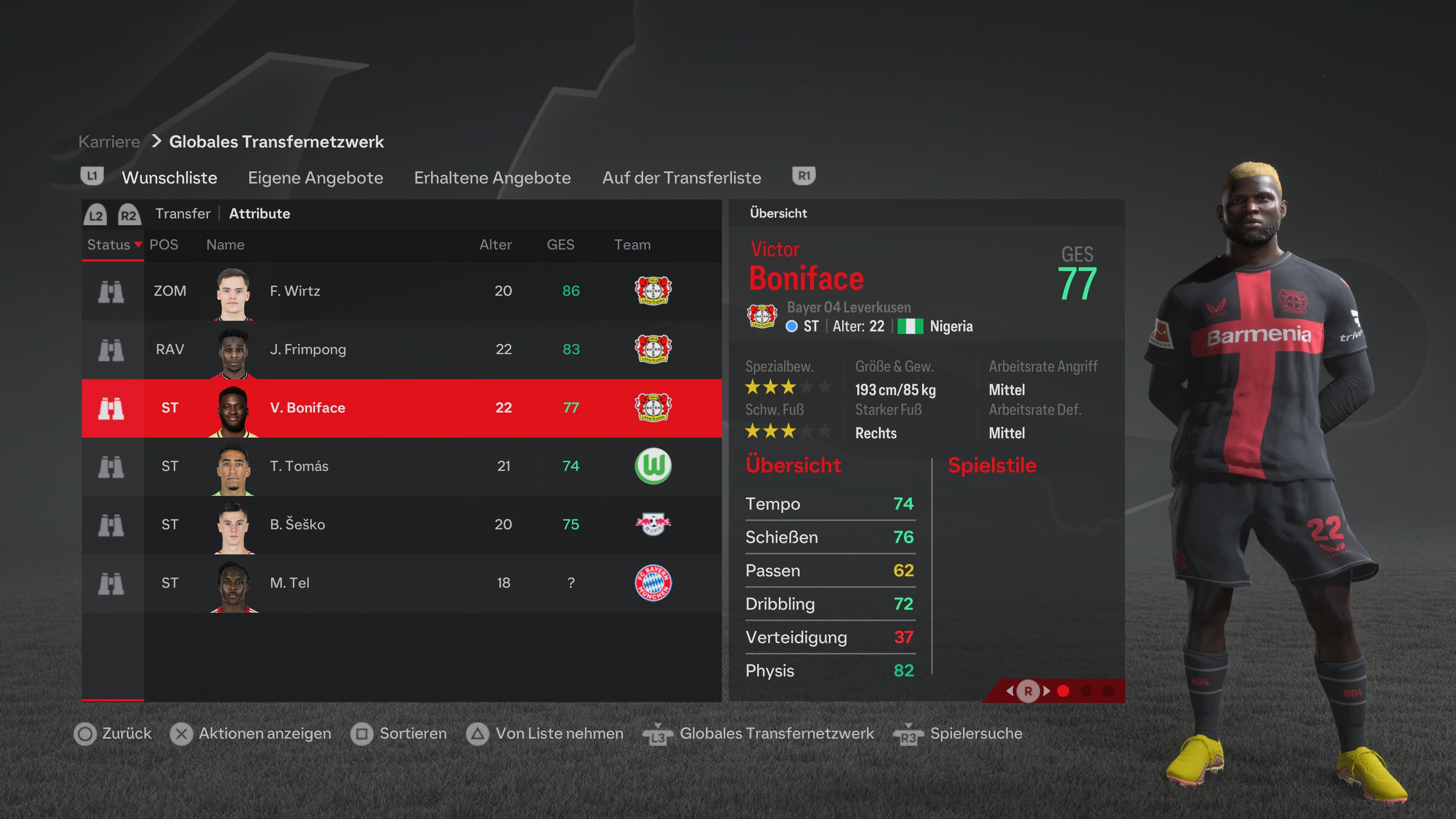Switch to the Attribute tab
This screenshot has height=819, width=1456.
pos(259,213)
